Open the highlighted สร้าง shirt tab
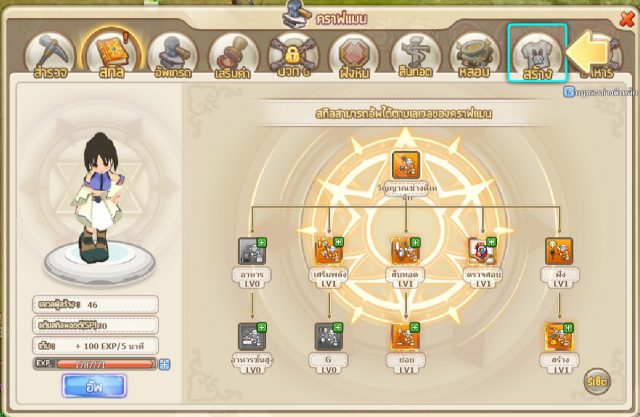 [537, 52]
